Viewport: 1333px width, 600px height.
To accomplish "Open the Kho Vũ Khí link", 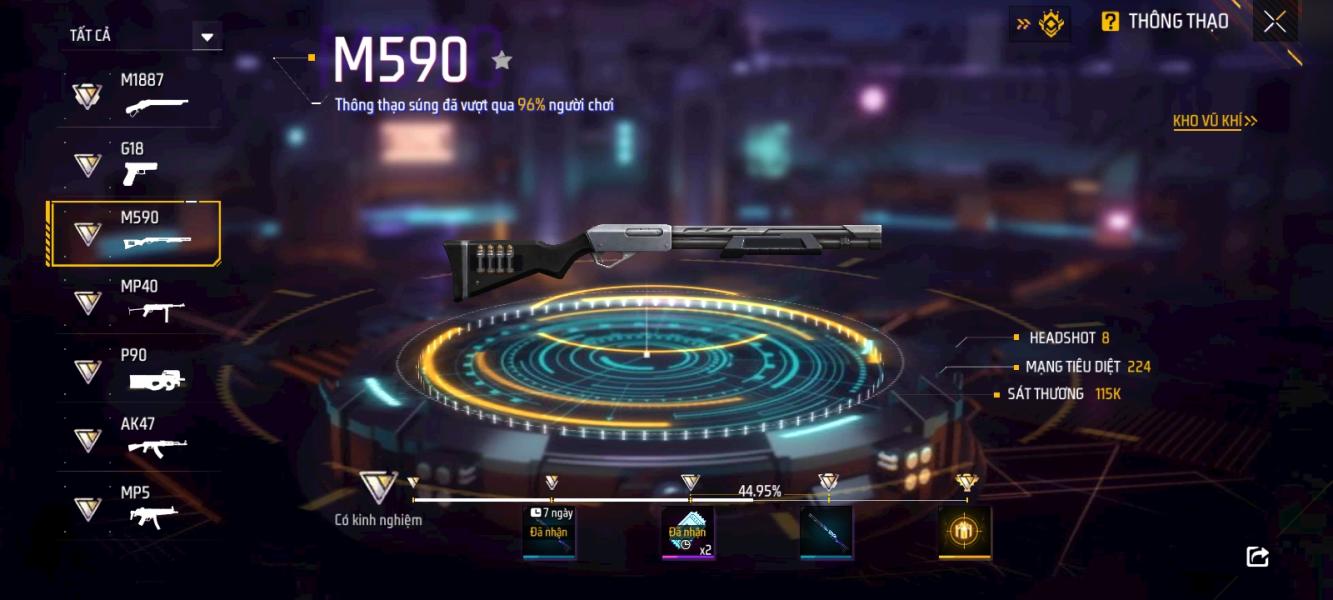I will 1214,121.
